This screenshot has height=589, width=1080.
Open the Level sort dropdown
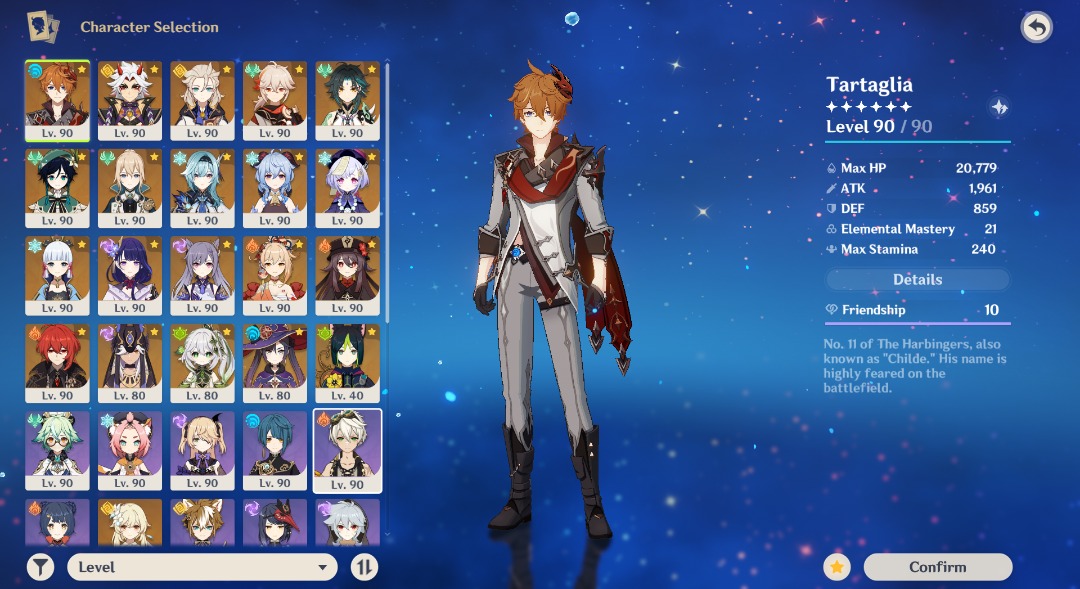(201, 567)
